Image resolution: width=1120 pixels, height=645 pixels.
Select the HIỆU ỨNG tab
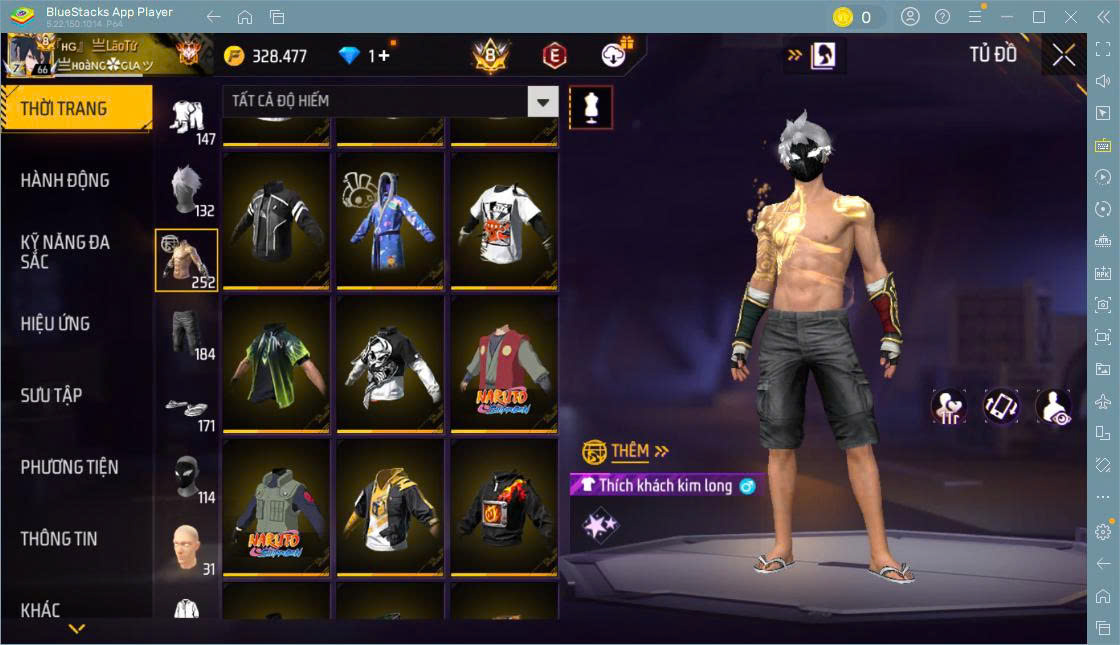coord(56,324)
